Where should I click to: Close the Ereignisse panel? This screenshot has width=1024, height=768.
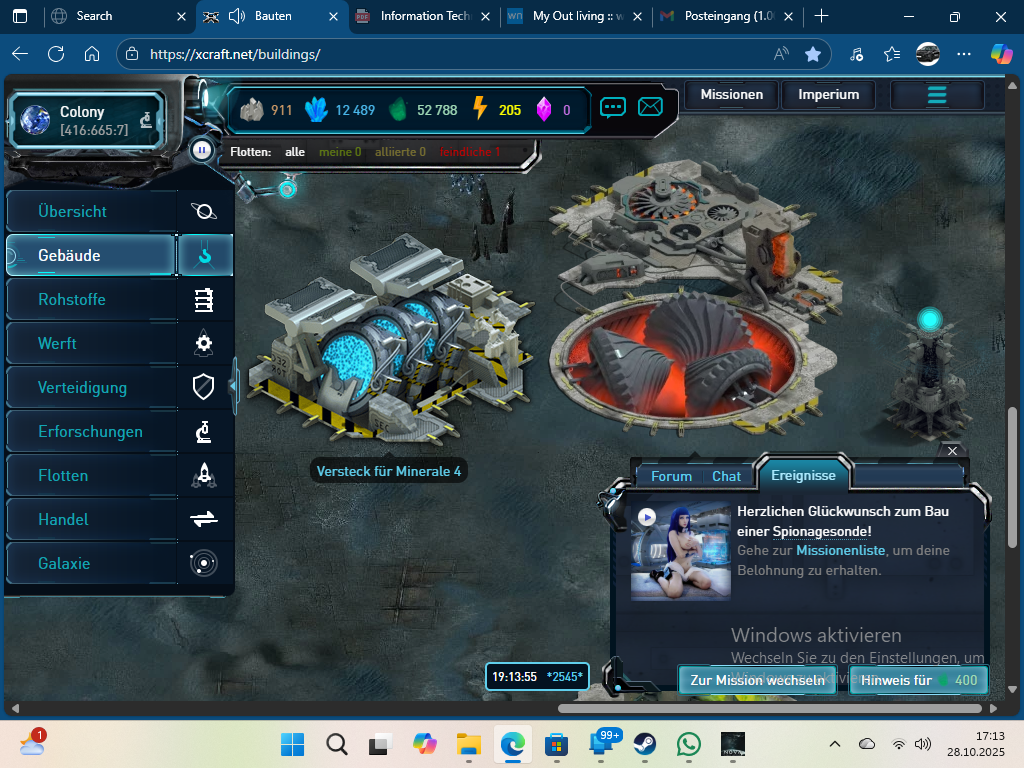pos(952,452)
